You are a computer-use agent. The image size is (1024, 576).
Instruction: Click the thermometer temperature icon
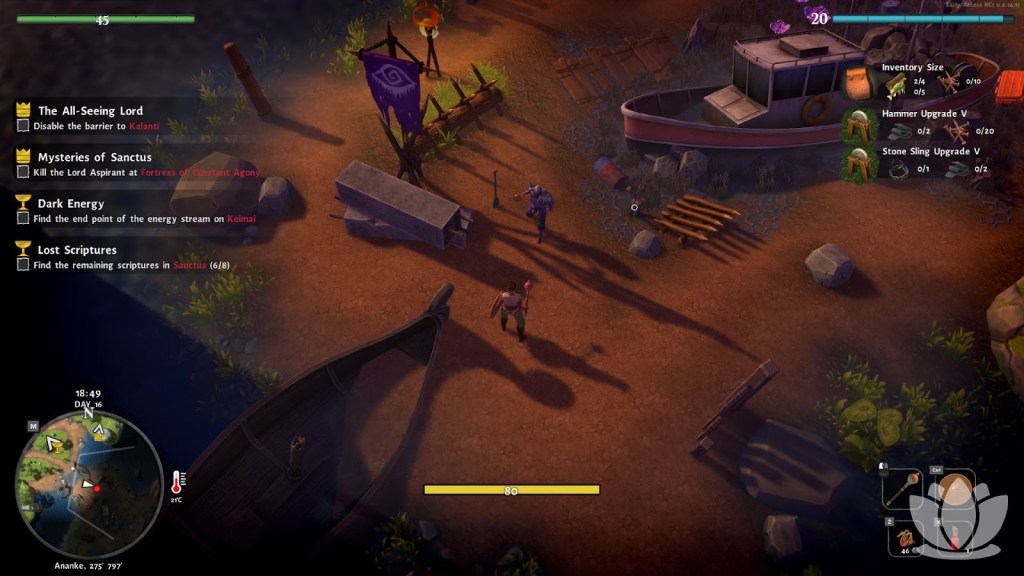pos(177,482)
